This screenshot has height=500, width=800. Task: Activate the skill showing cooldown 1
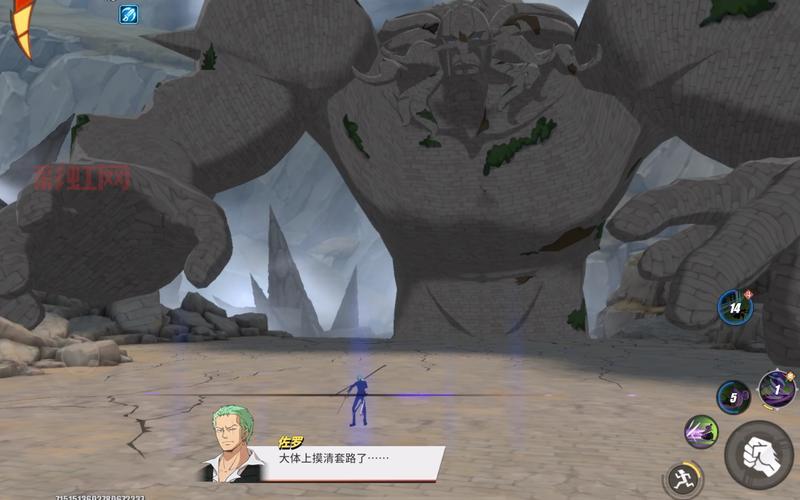tap(777, 389)
